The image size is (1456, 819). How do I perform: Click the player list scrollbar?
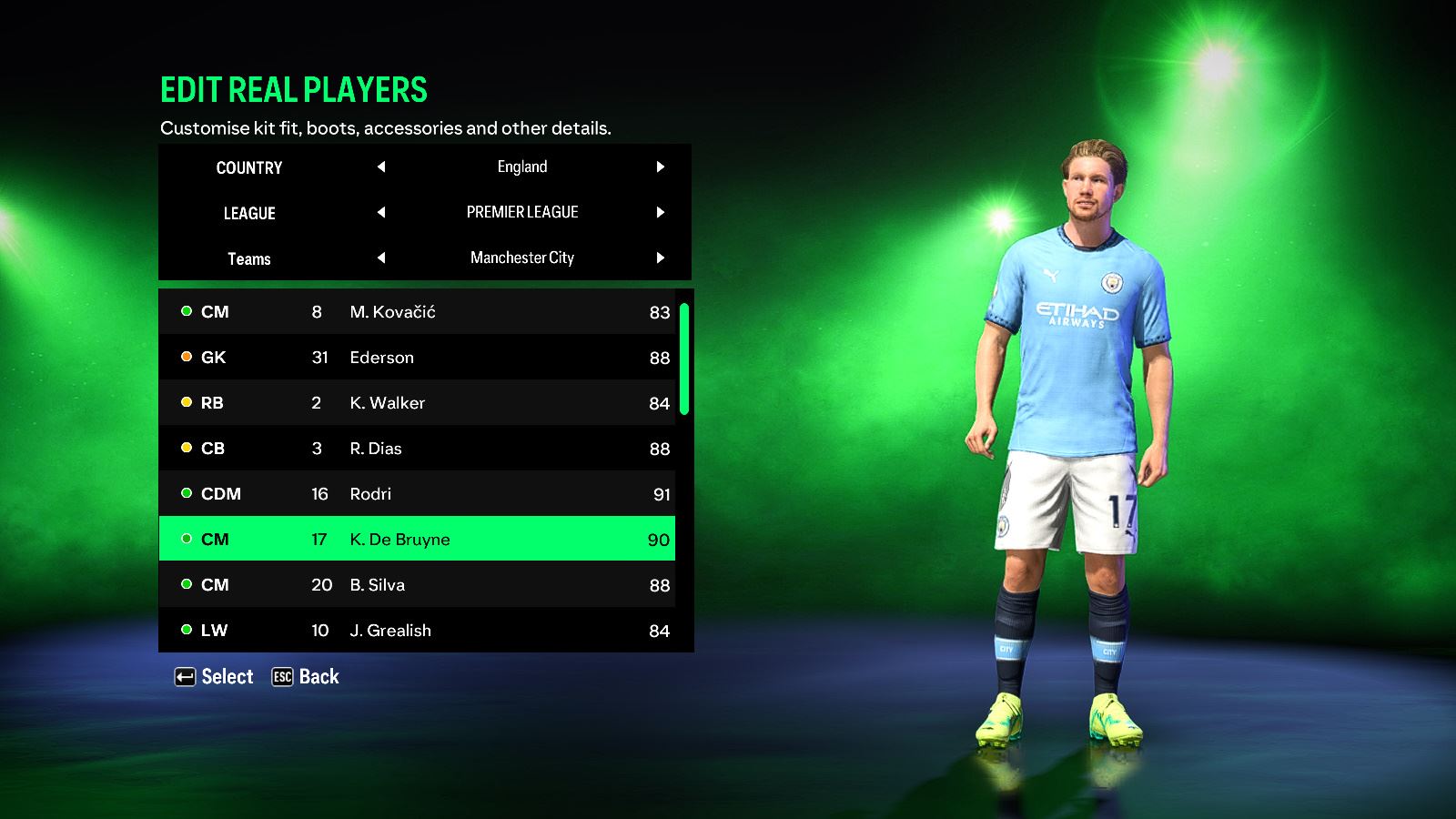pyautogui.click(x=684, y=359)
